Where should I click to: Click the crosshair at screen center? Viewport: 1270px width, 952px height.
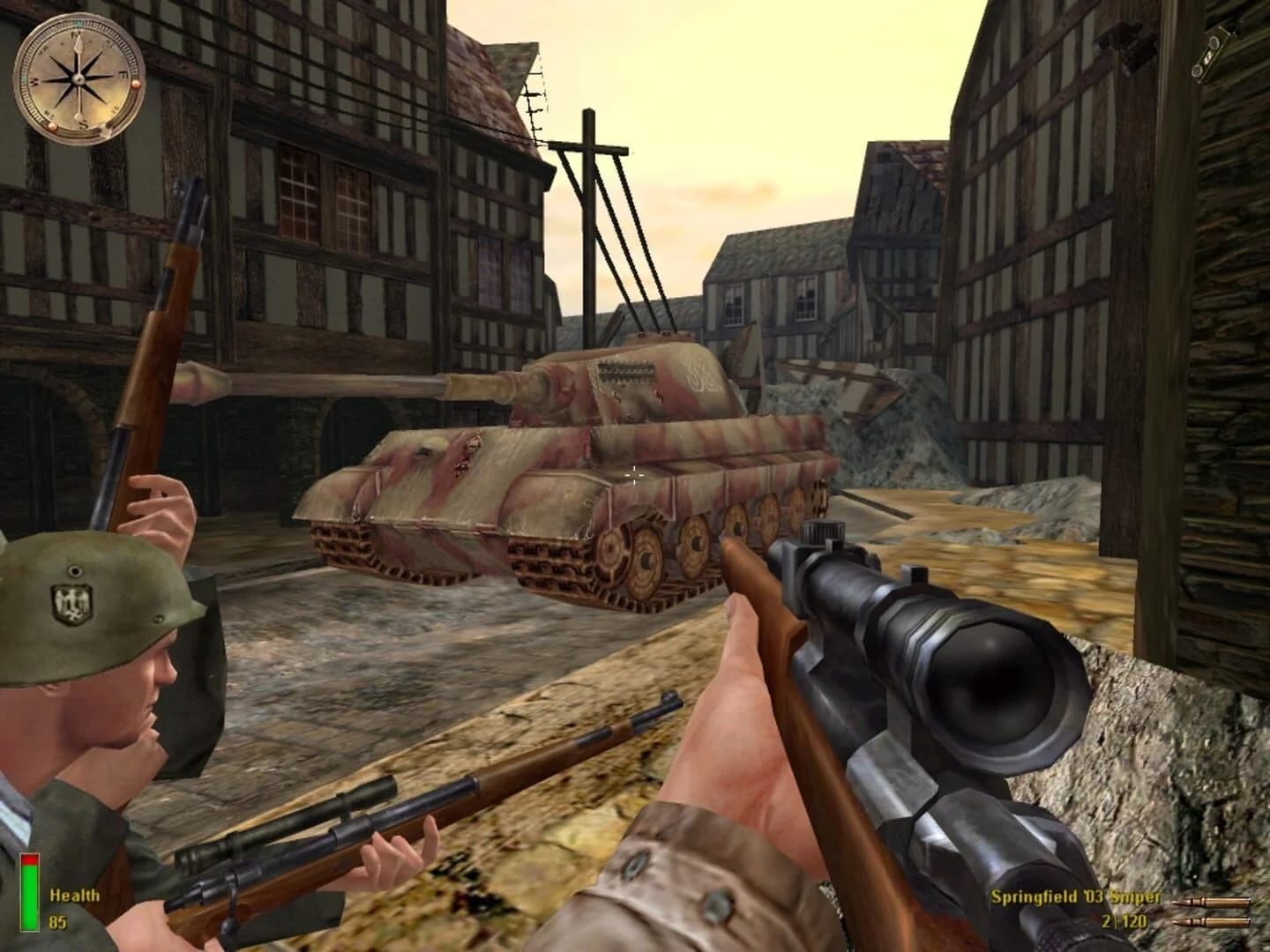tap(635, 476)
